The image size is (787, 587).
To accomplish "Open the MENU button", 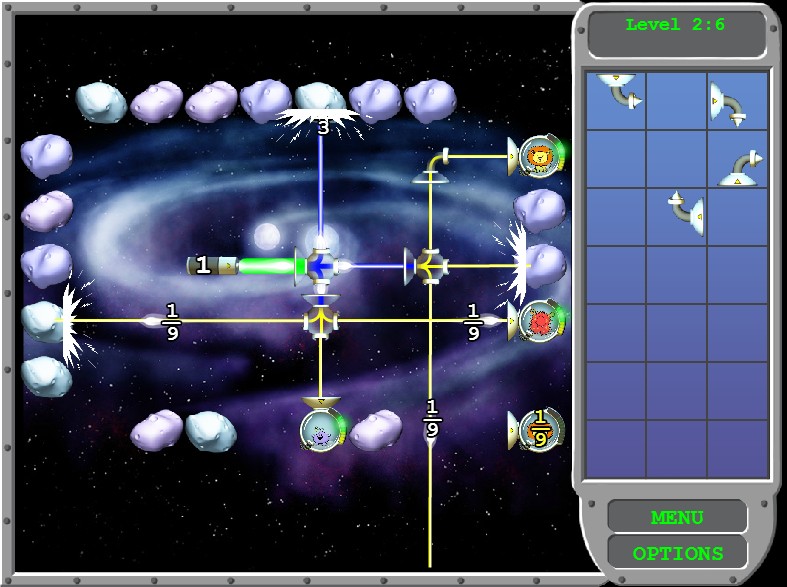I will pyautogui.click(x=677, y=517).
